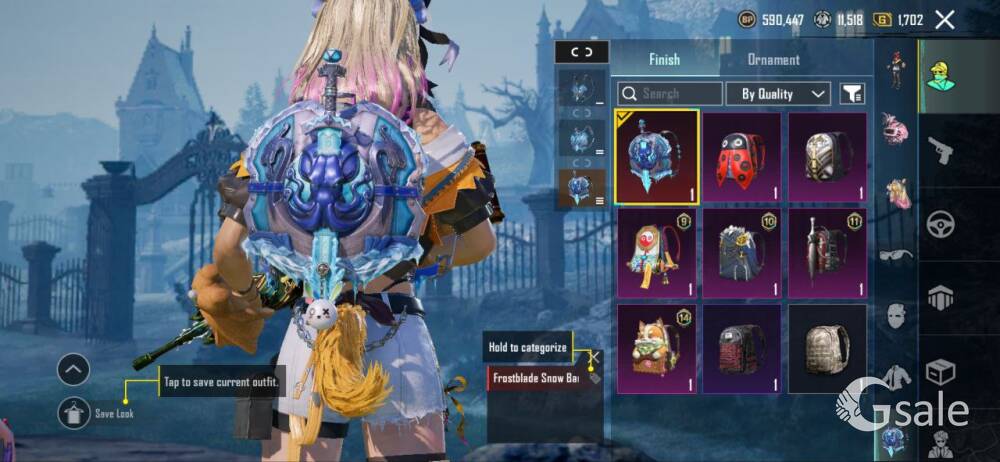This screenshot has height=462, width=1000.
Task: Pick the clown face backpack
Action: pyautogui.click(x=656, y=254)
